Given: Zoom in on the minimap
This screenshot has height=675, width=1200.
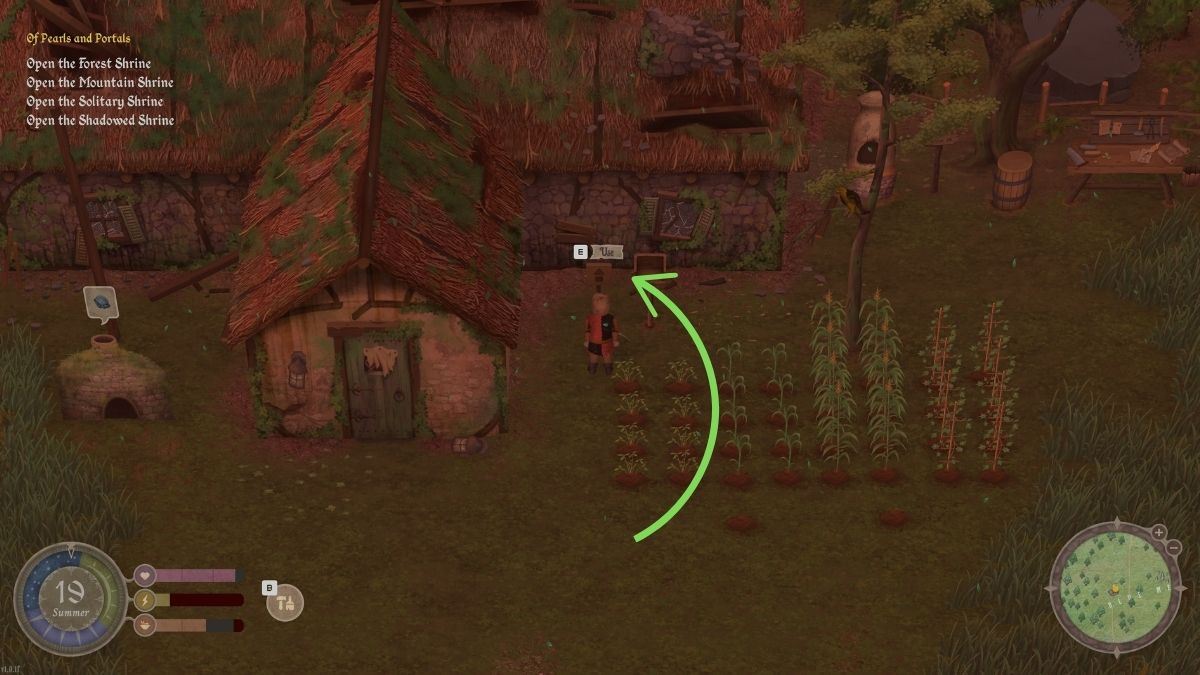Looking at the screenshot, I should (x=1158, y=532).
